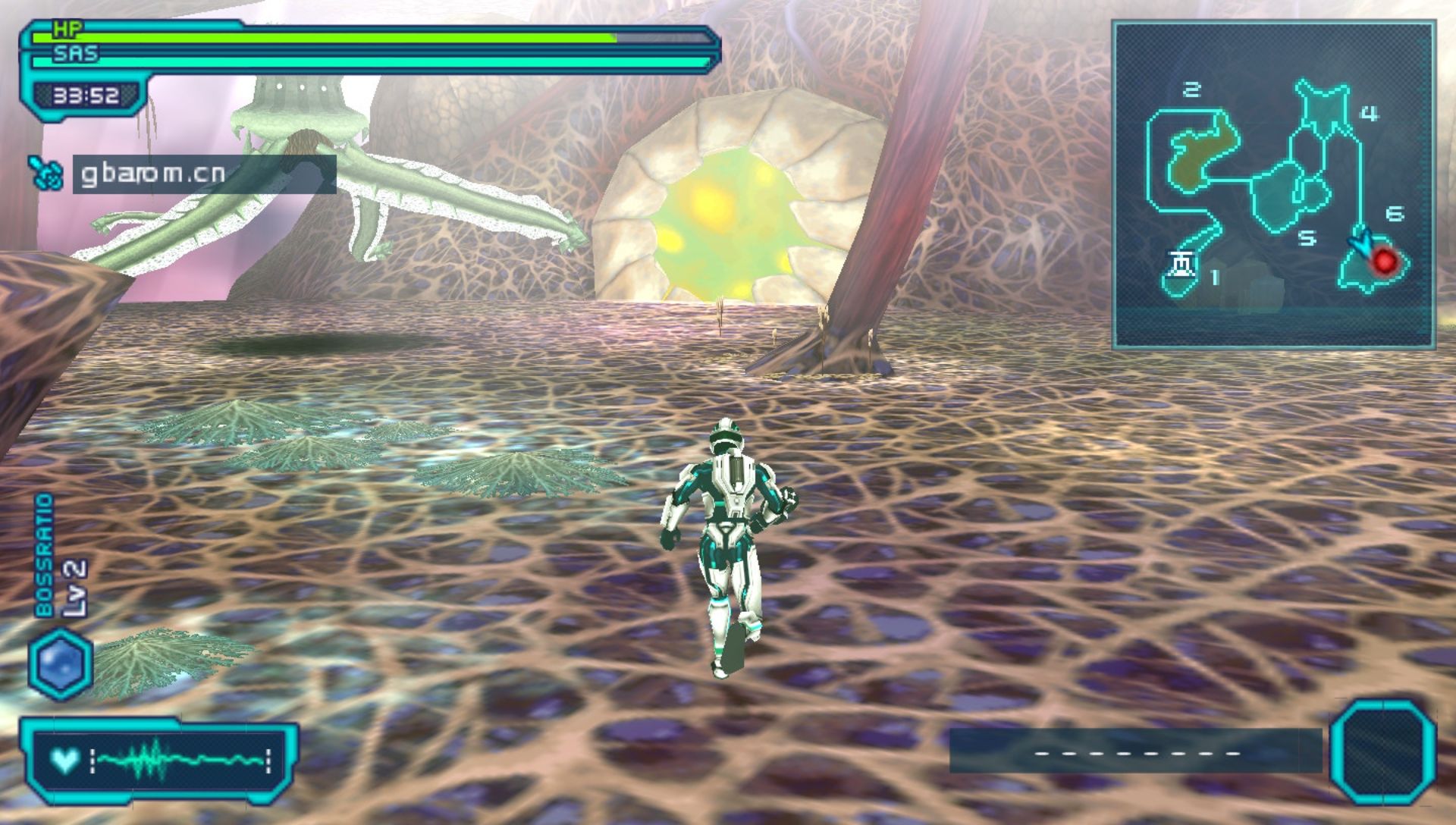The image size is (1456, 825).
Task: Click the heartbeat monitor panel
Action: coord(159,761)
